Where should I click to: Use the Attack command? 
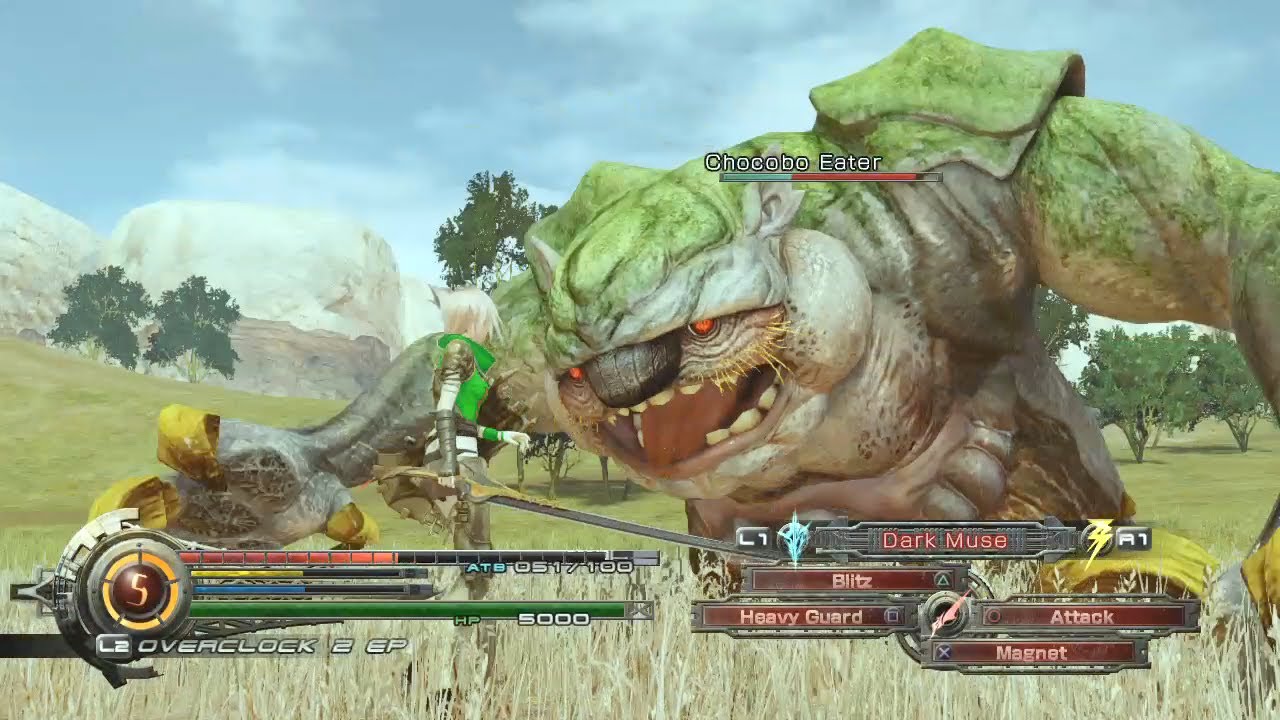click(1082, 617)
